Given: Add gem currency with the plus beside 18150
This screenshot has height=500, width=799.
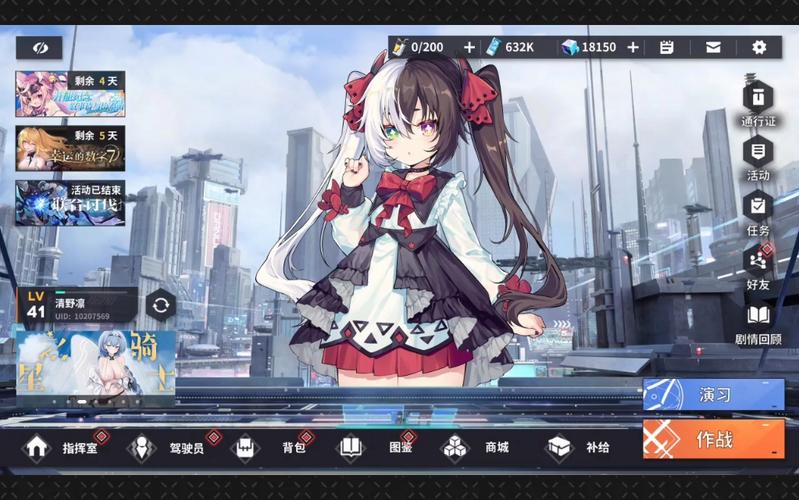Looking at the screenshot, I should 633,47.
